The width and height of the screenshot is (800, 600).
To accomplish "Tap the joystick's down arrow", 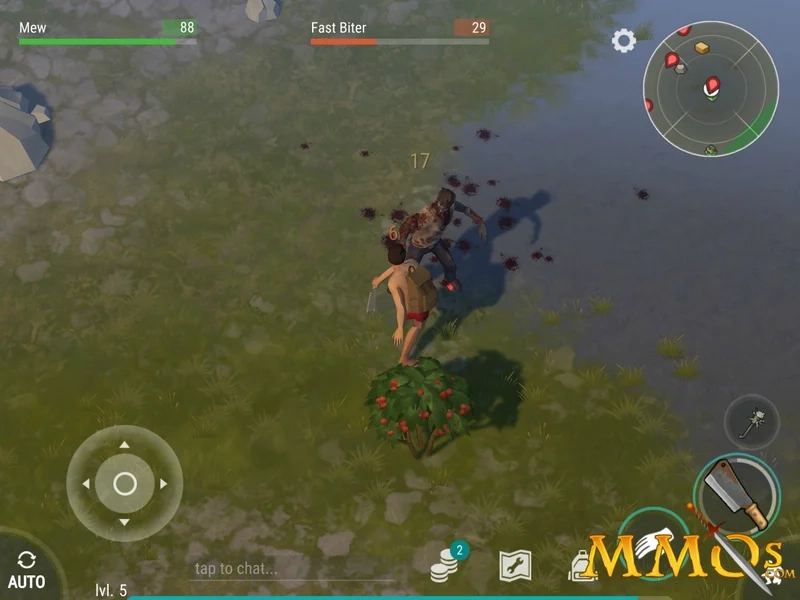I will [x=124, y=522].
